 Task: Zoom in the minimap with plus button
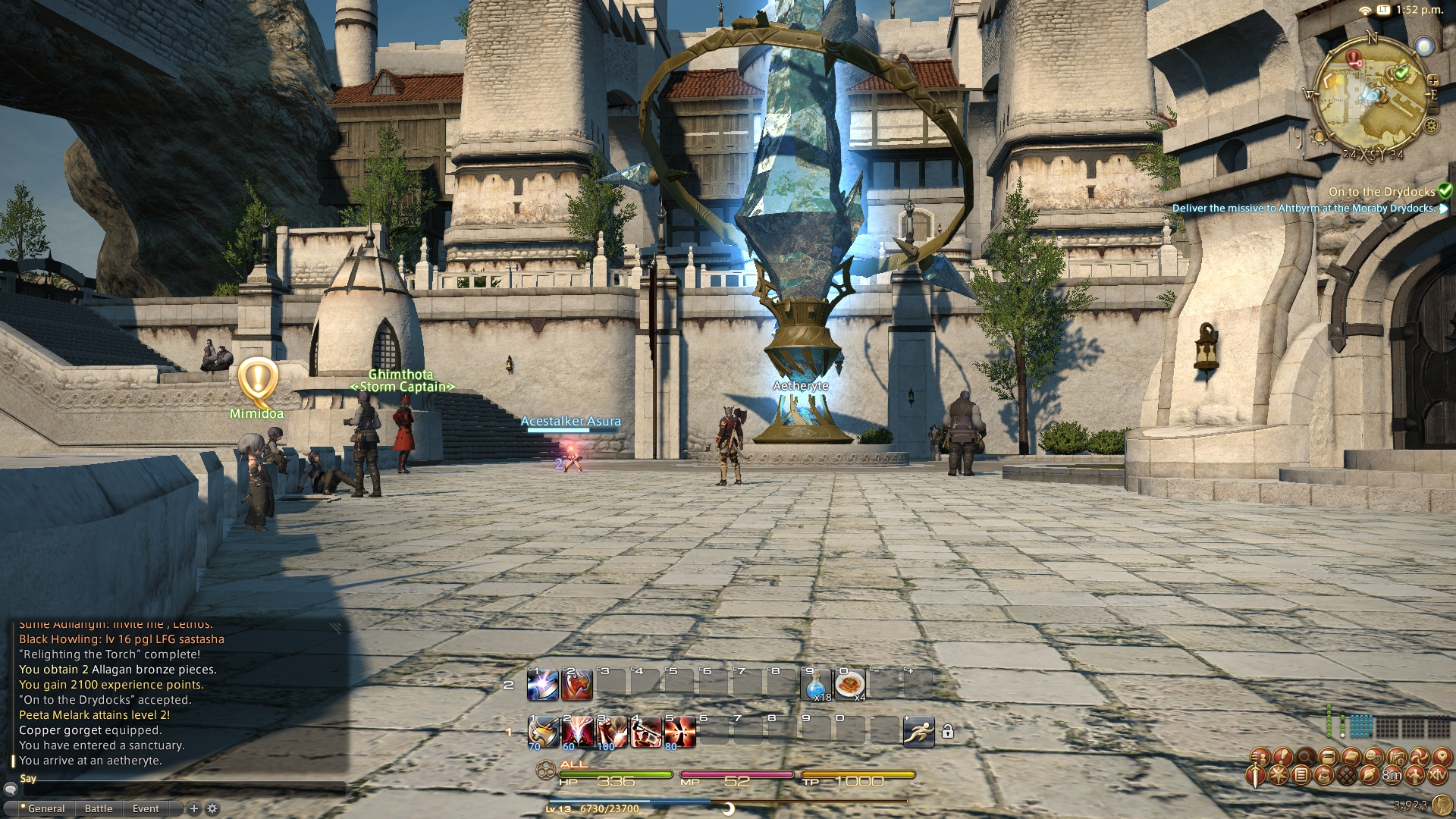(x=1433, y=80)
